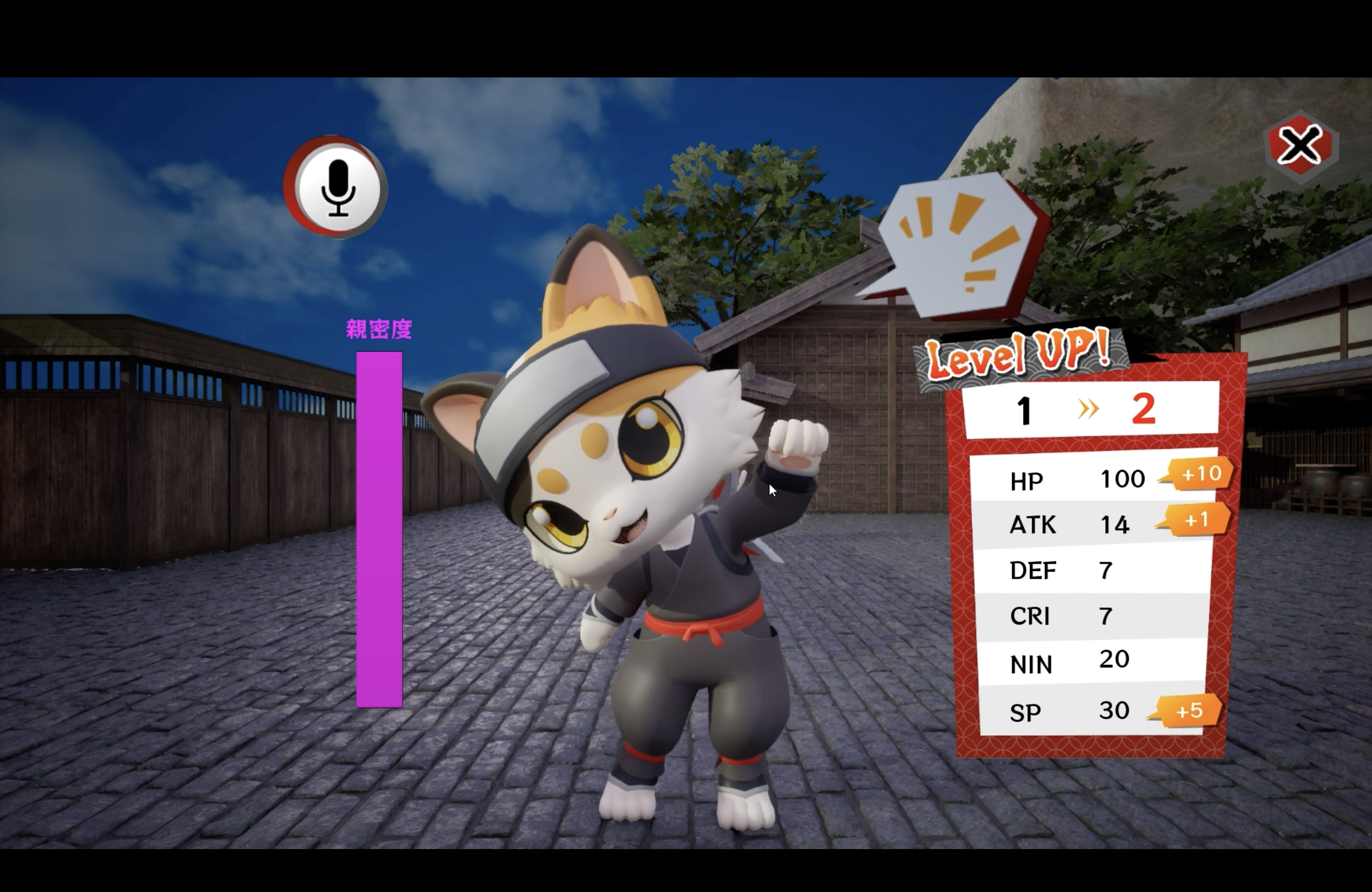
Task: Activate the microphone voice button
Action: tap(337, 188)
